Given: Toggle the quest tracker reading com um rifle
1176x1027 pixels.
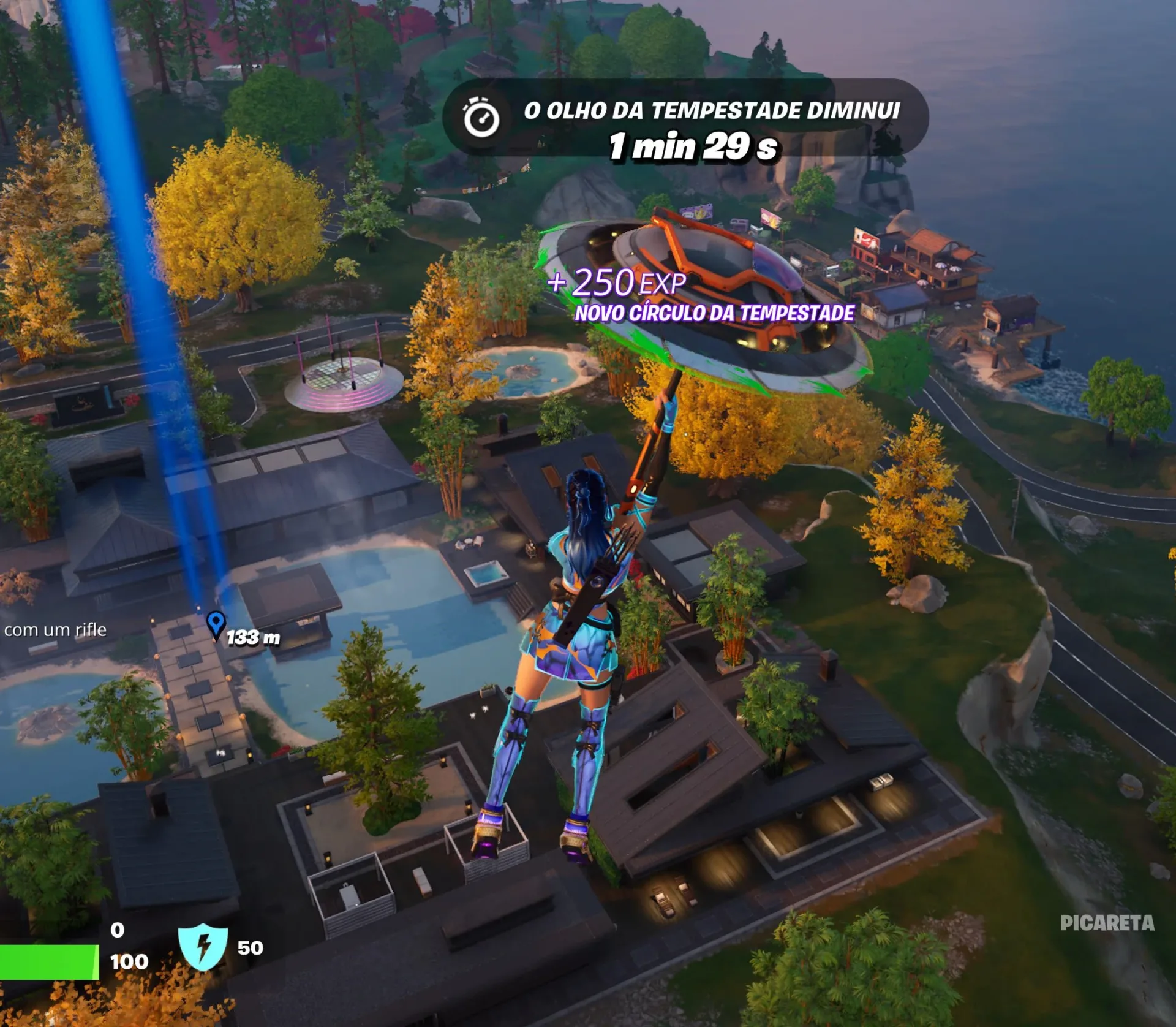Looking at the screenshot, I should point(55,629).
